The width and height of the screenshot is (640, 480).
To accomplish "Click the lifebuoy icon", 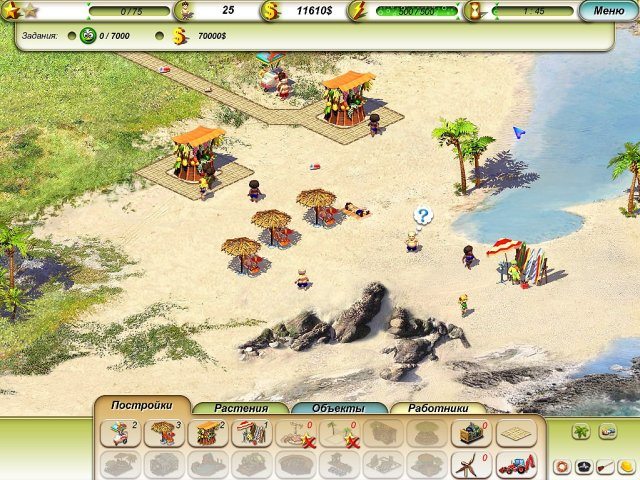I will click(x=562, y=467).
